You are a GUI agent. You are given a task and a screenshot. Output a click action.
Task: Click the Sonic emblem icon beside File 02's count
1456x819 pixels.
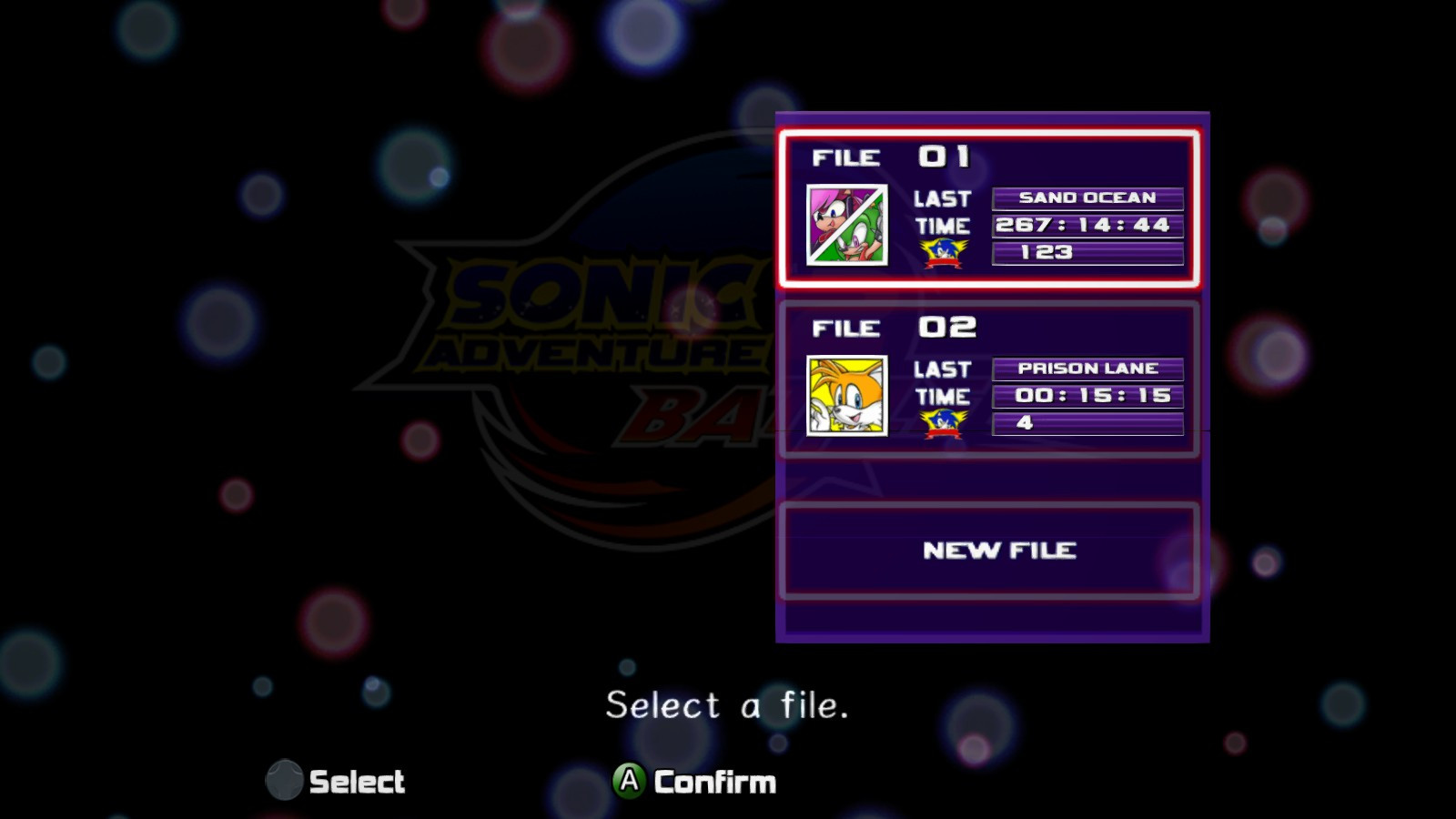coord(942,422)
